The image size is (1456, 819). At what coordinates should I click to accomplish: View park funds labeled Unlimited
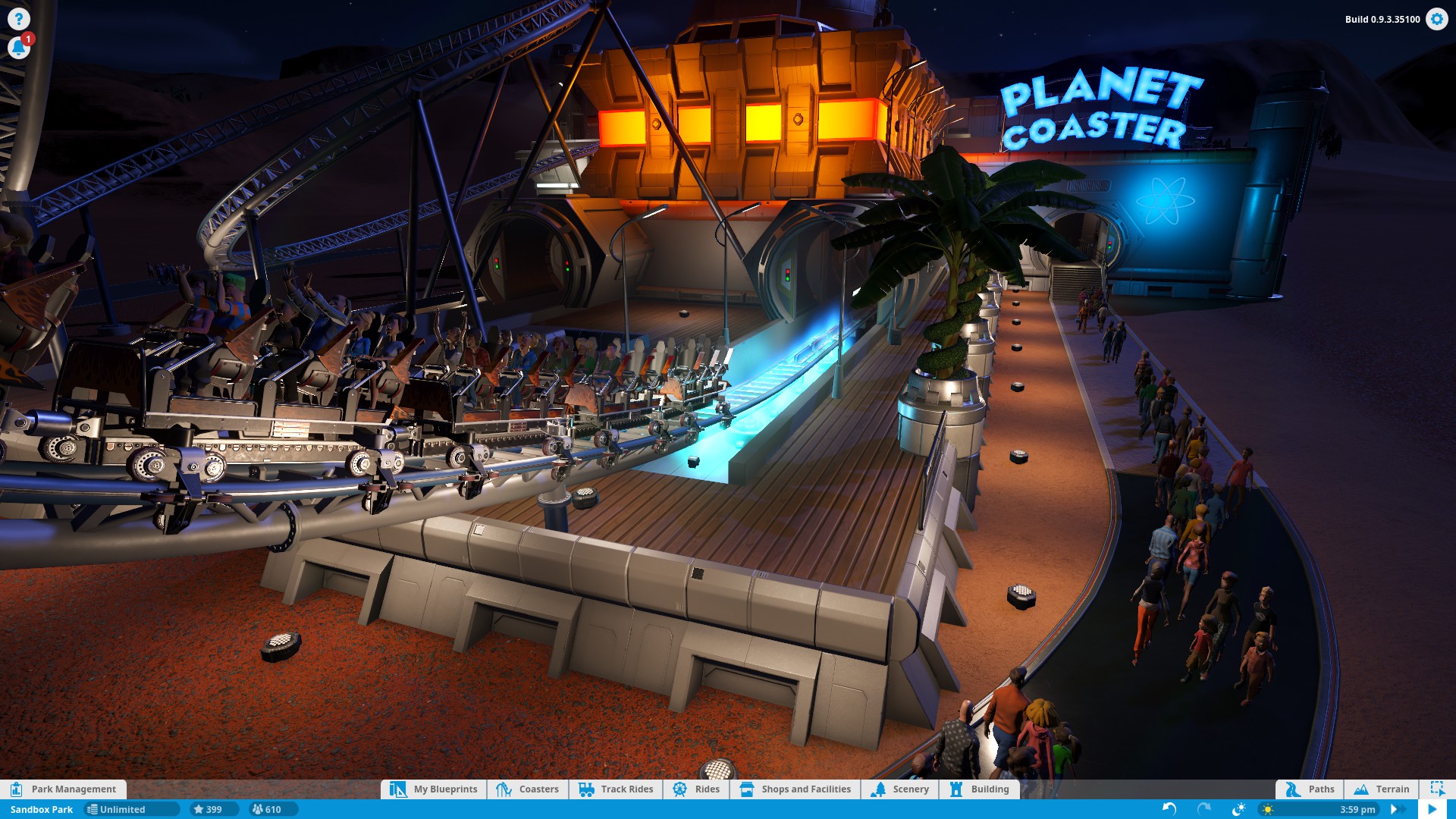click(130, 809)
